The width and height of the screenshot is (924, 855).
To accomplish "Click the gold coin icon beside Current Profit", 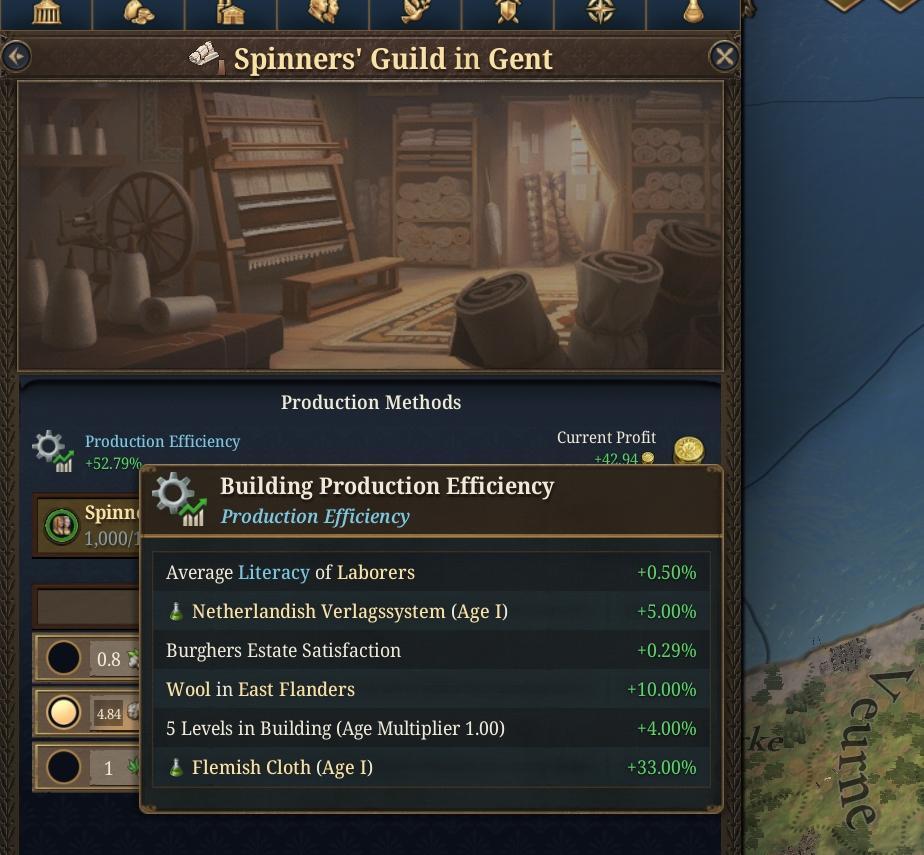I will coord(688,451).
